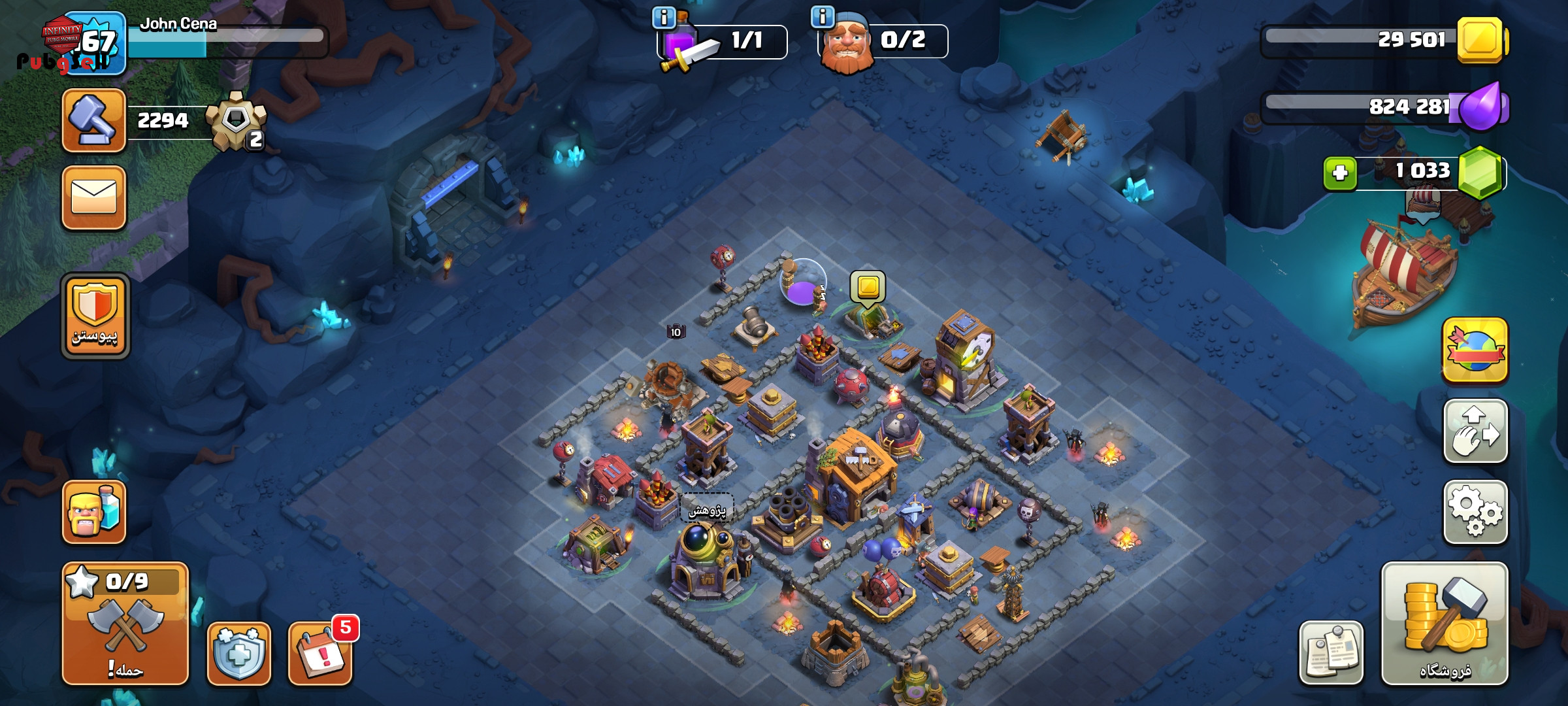Join a clan via shield button

click(x=95, y=316)
